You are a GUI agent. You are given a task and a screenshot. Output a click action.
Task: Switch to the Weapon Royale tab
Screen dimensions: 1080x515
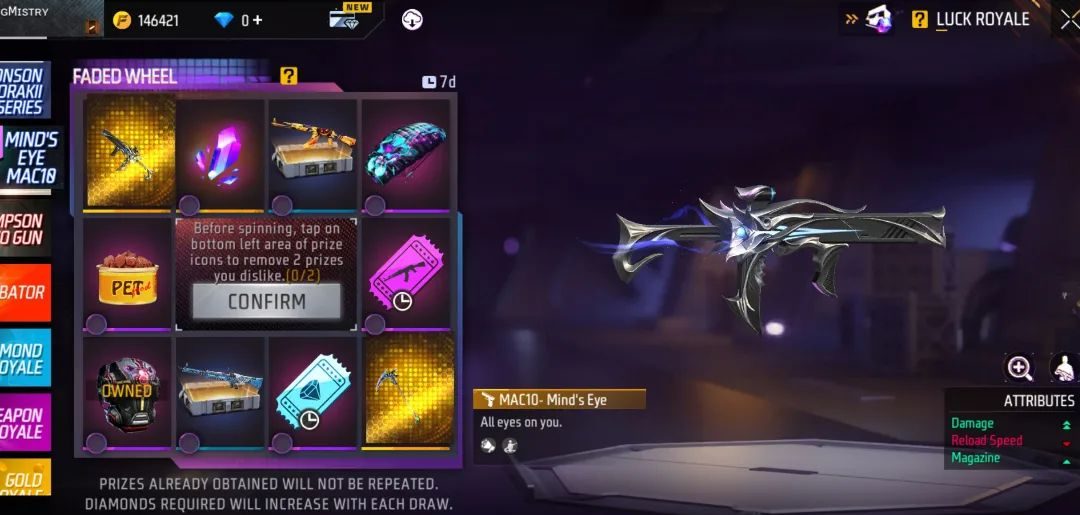click(x=24, y=423)
